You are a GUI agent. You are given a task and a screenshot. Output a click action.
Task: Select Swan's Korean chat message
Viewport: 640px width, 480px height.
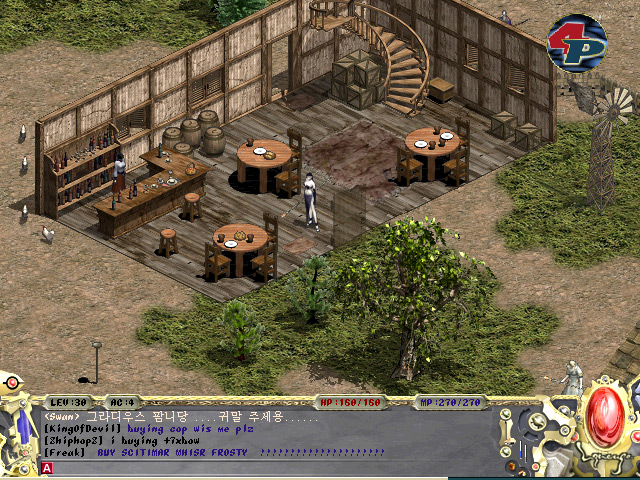(180, 416)
